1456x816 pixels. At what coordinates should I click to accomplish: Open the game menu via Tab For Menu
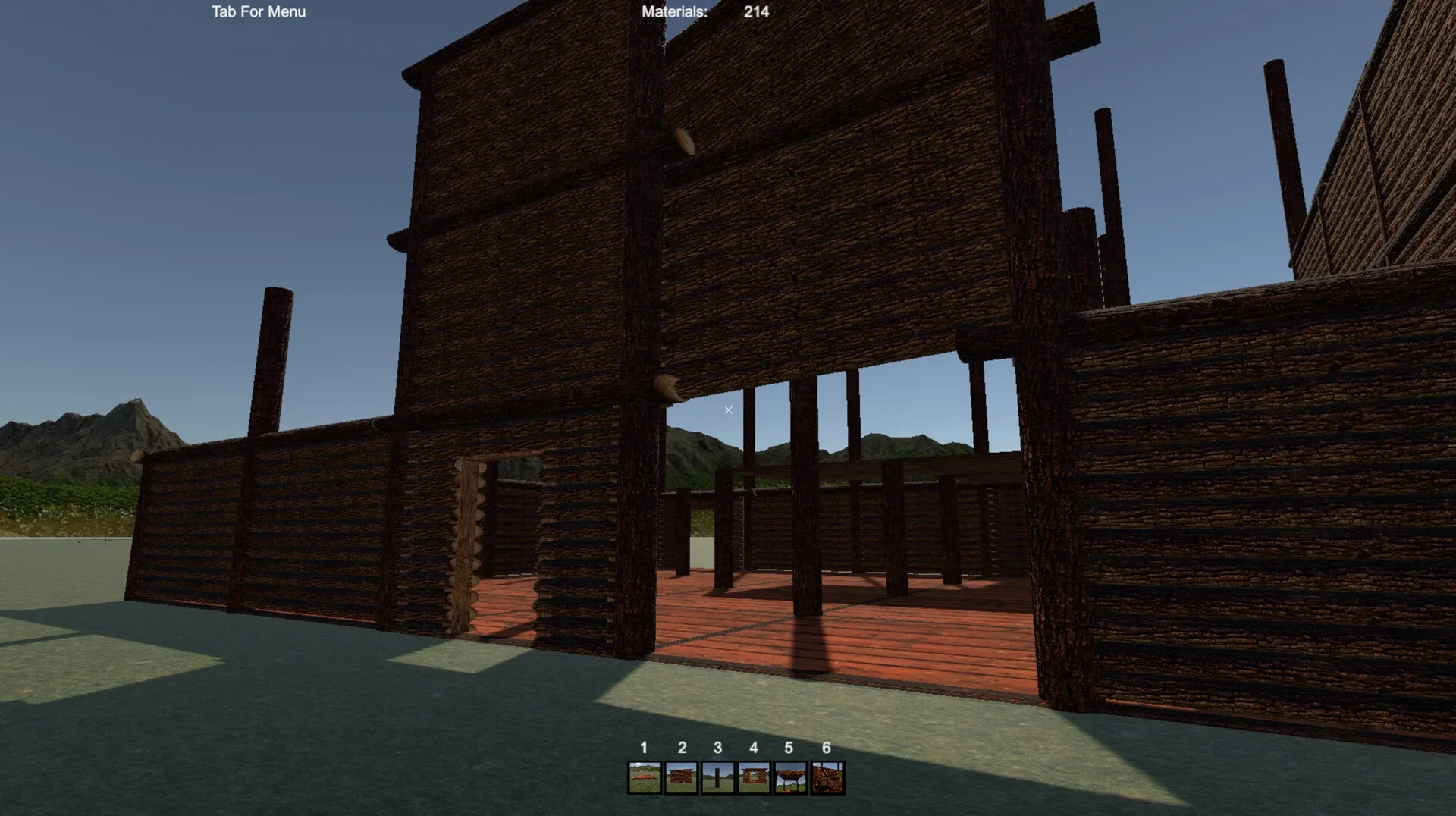point(258,12)
